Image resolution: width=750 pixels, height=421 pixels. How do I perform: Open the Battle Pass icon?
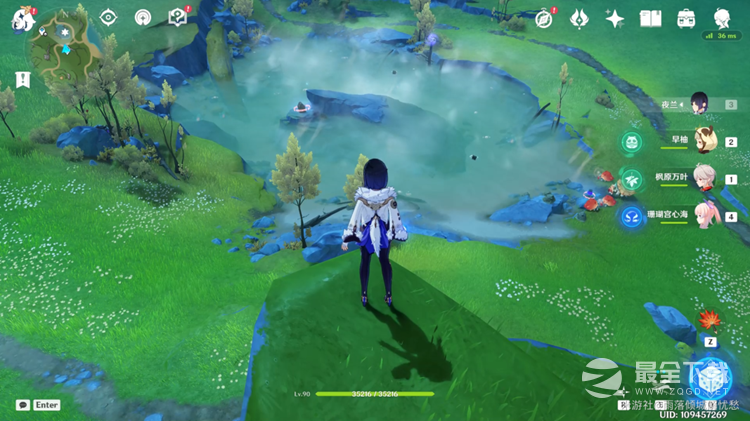point(579,19)
